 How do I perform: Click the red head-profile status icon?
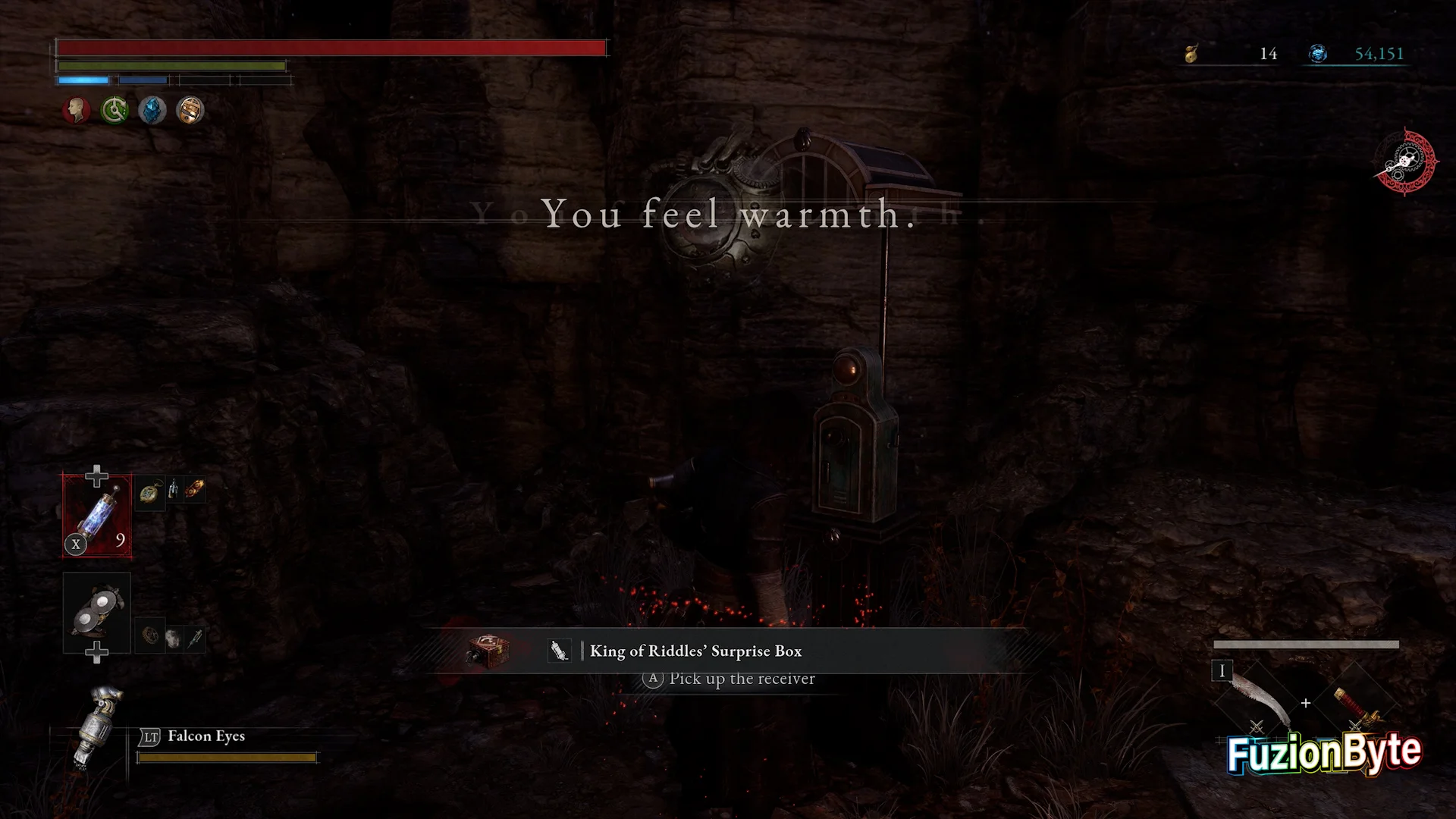click(x=76, y=111)
